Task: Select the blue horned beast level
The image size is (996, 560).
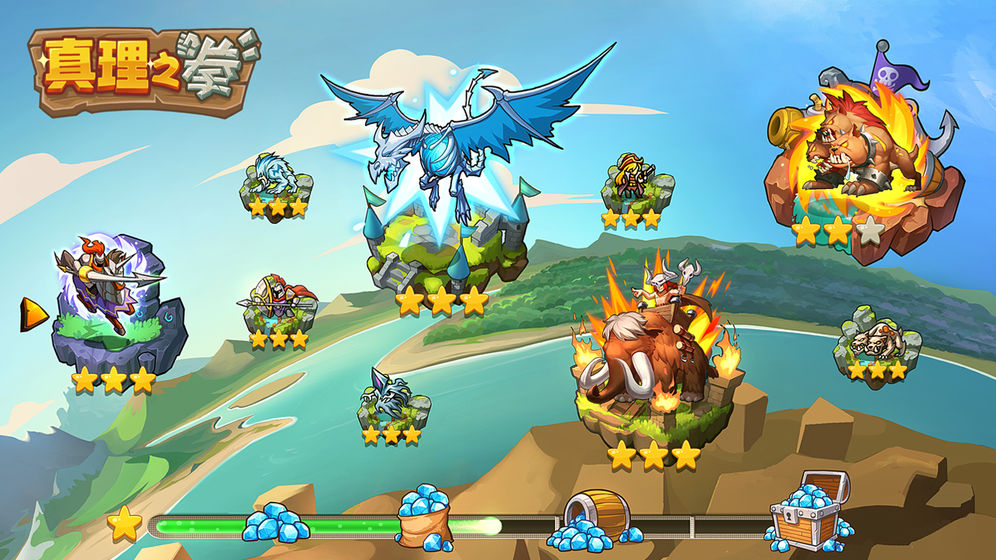Action: [x=392, y=400]
